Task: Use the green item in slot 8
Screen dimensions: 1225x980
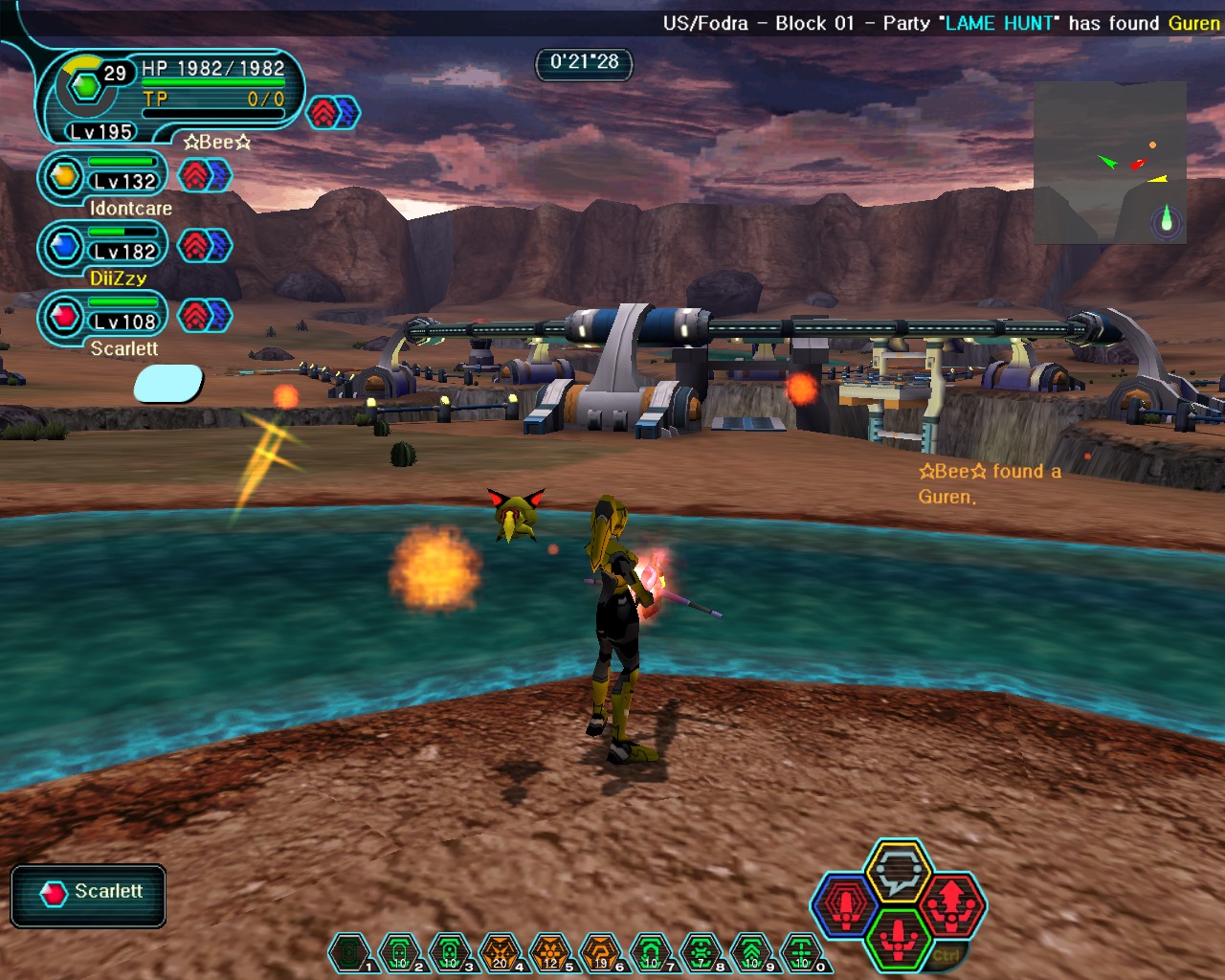Action: (x=701, y=953)
